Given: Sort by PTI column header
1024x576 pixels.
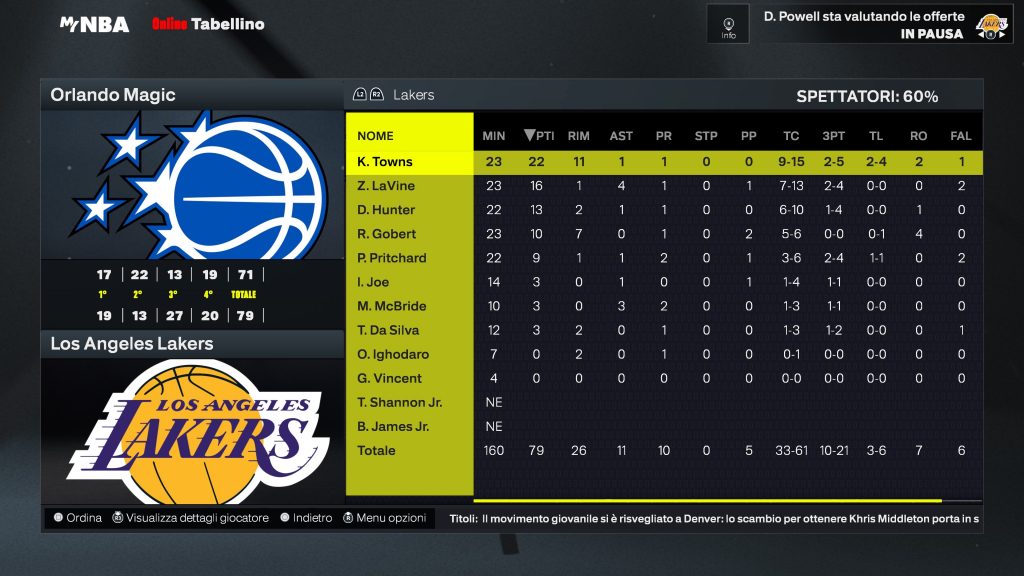Looking at the screenshot, I should coord(540,136).
